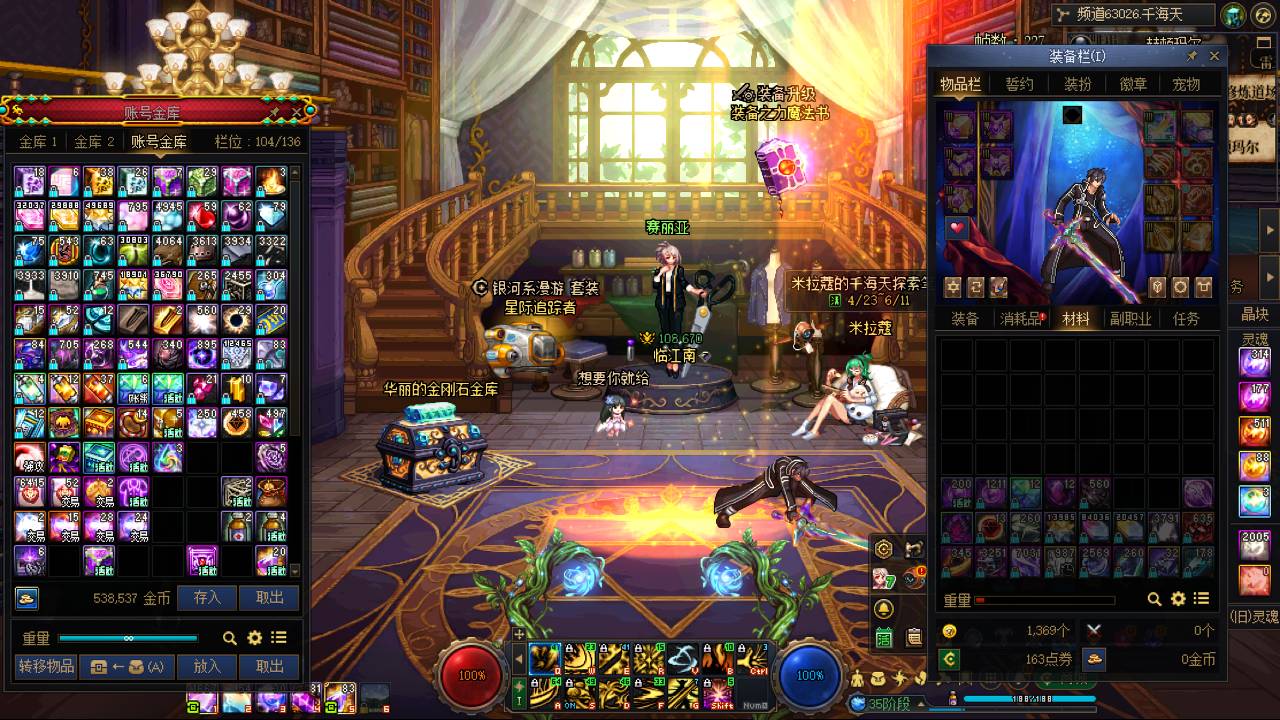Open the vault's gear settings icon
Viewport: 1280px width, 720px height.
click(254, 638)
